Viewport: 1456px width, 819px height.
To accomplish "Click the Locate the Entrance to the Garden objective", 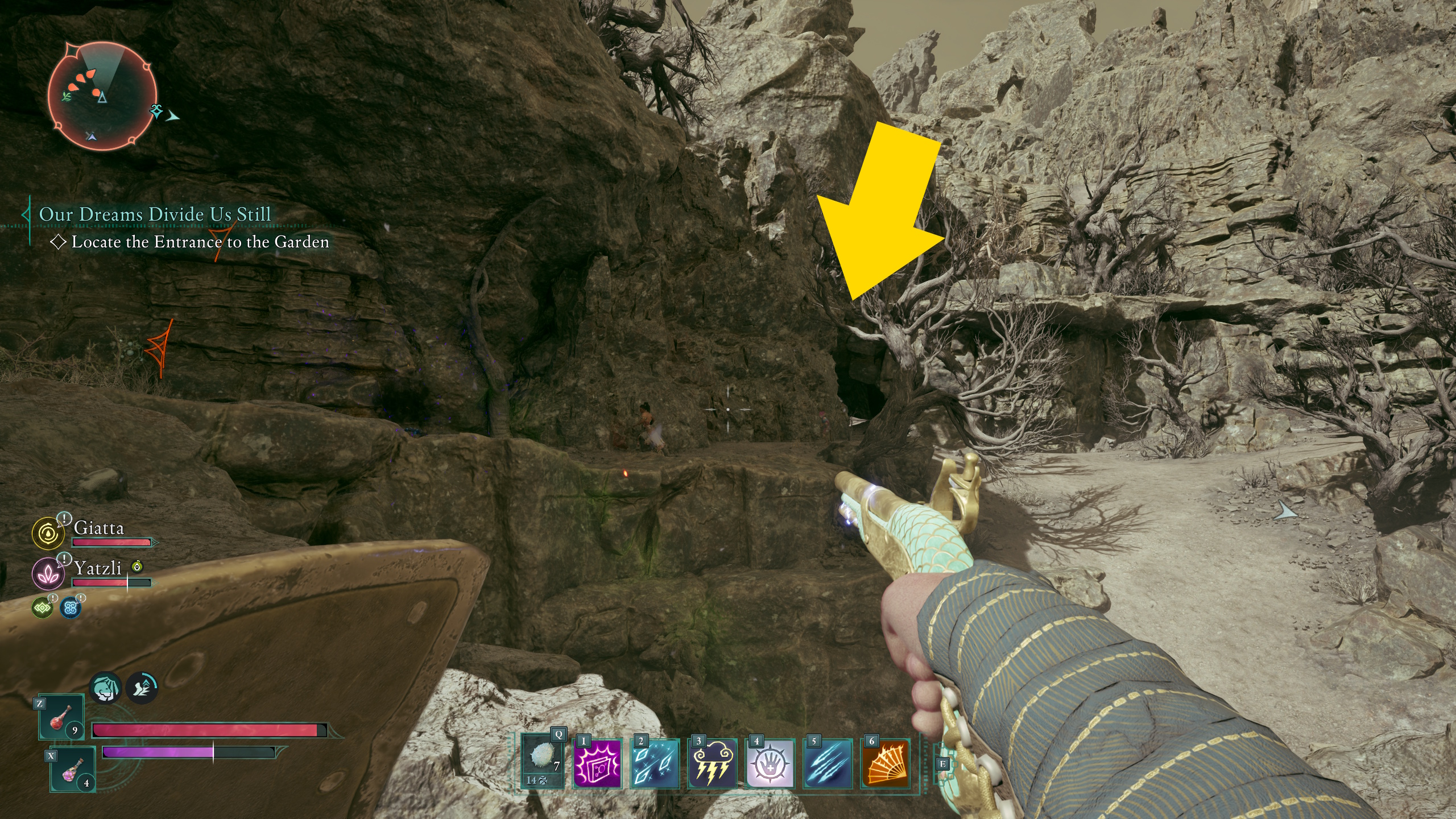I will 200,242.
